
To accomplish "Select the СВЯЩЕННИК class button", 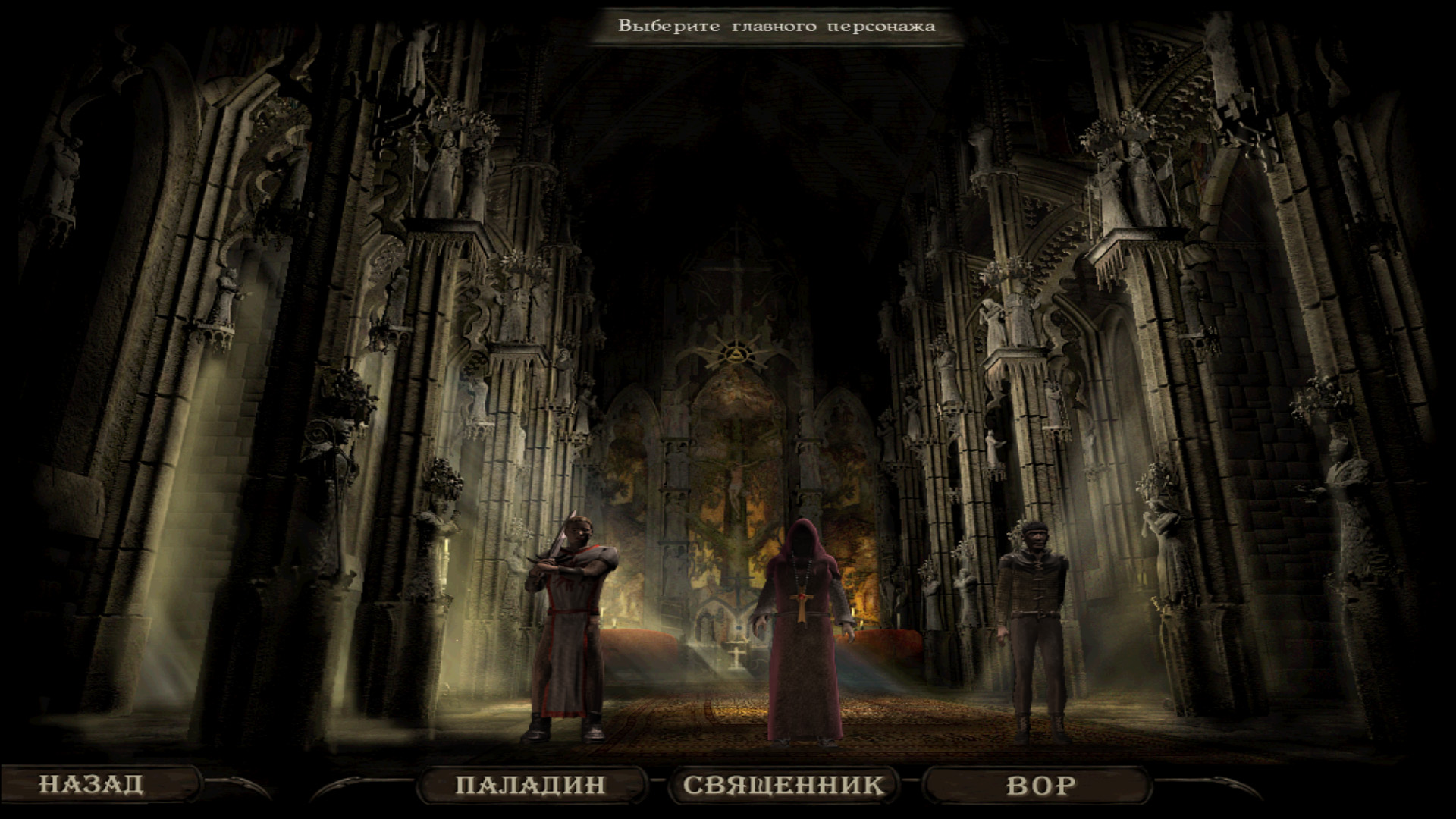I will [x=783, y=785].
